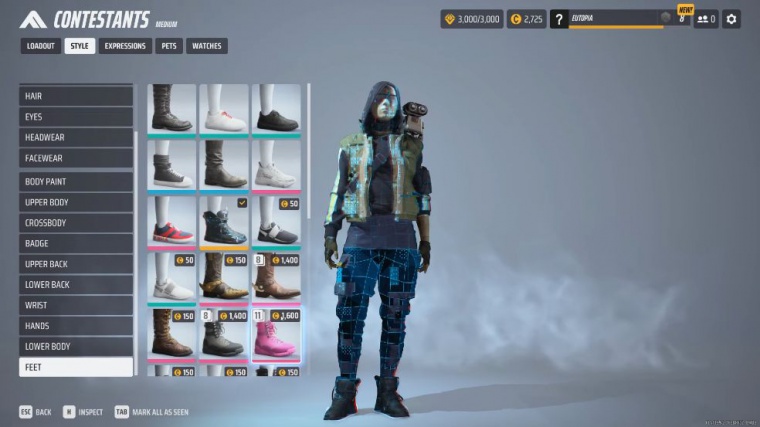The width and height of the screenshot is (760, 427).
Task: Select the Hair category
Action: click(76, 96)
